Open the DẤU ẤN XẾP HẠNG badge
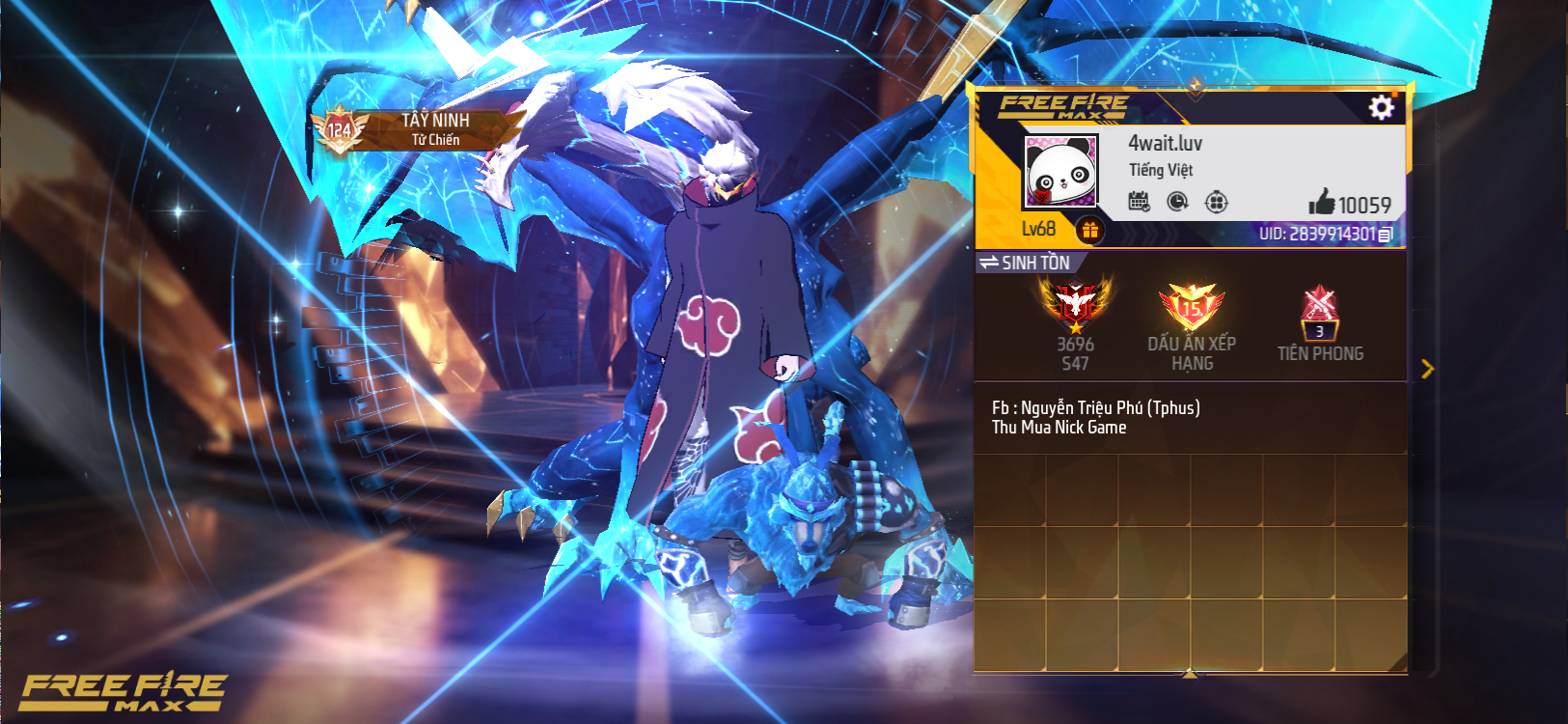Image resolution: width=1568 pixels, height=724 pixels. pyautogui.click(x=1192, y=309)
